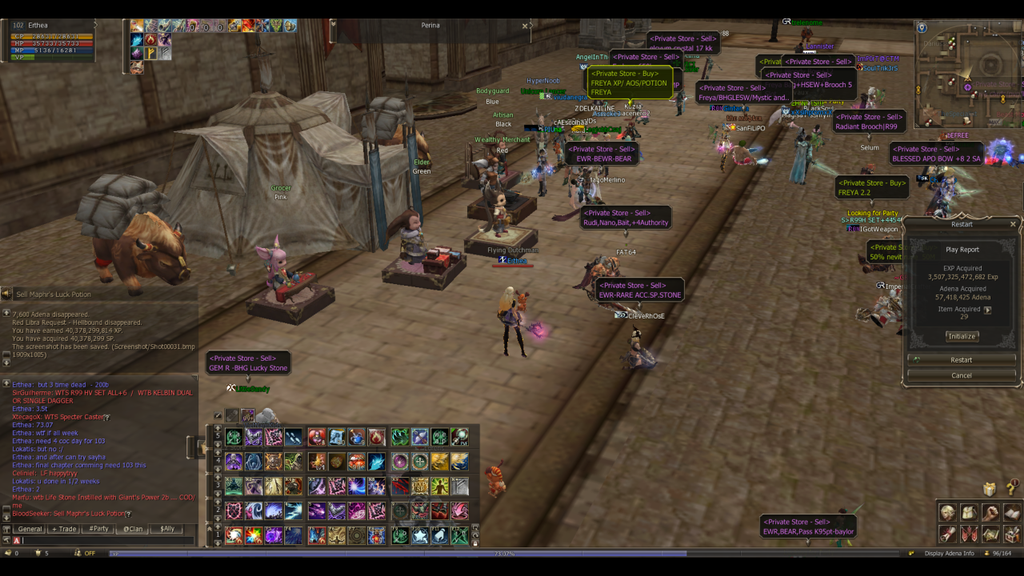
Task: Open the open book menu icon
Action: pyautogui.click(x=1011, y=513)
